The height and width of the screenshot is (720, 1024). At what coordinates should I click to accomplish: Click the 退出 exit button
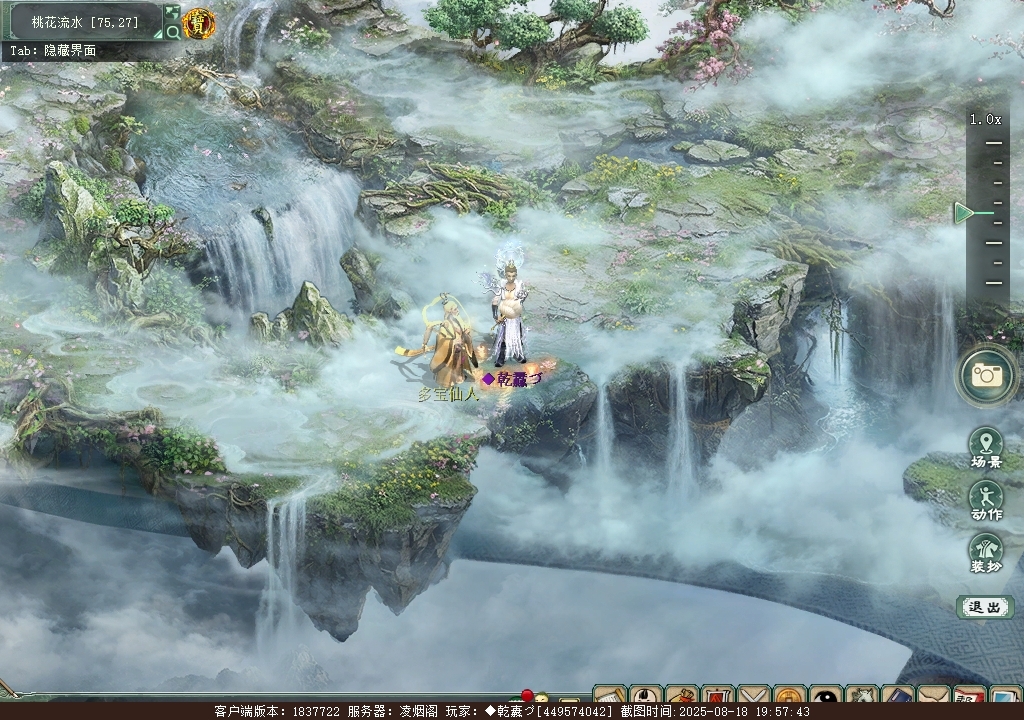[984, 607]
